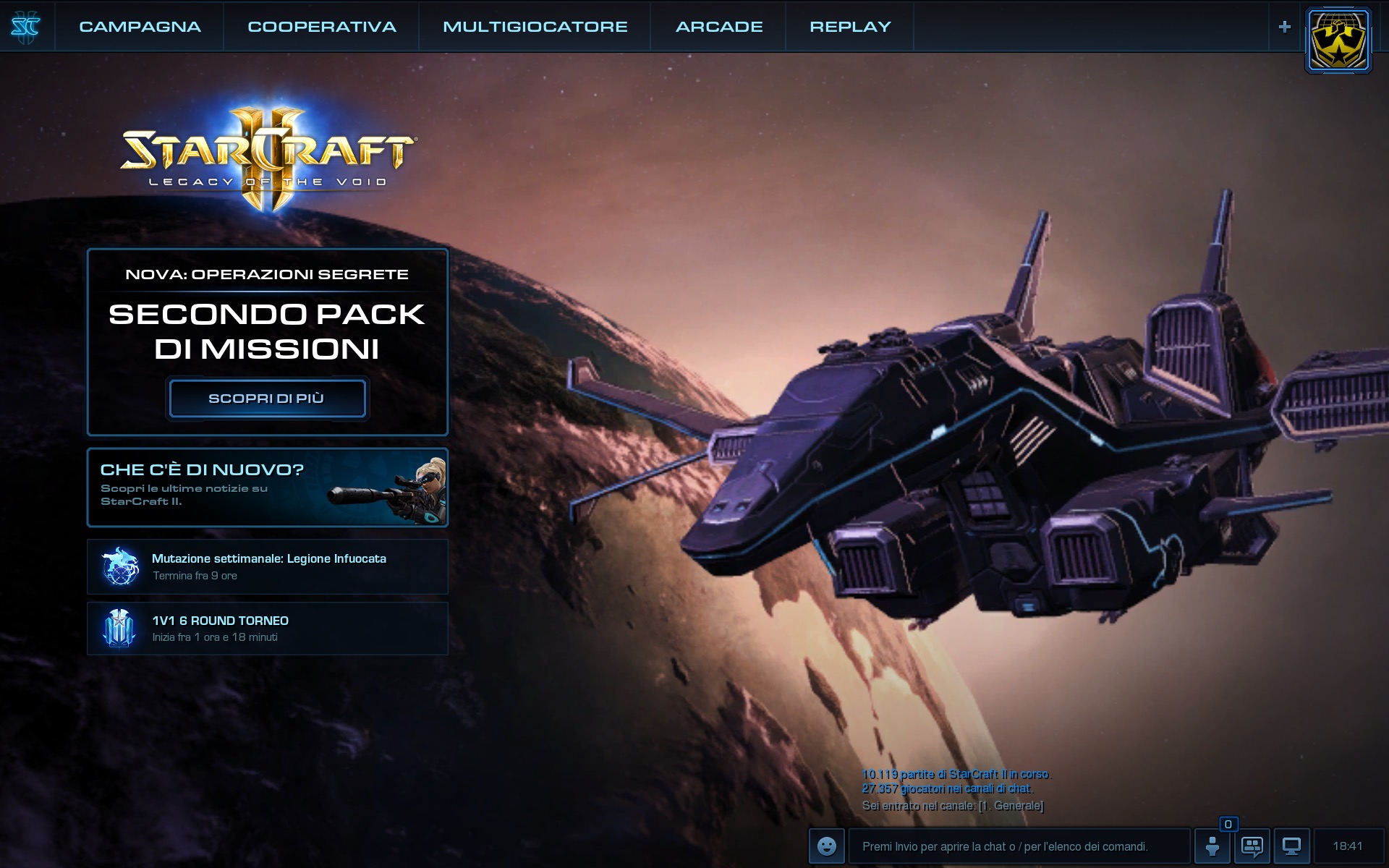Switch to the Cooperativa tab
Image resolution: width=1389 pixels, height=868 pixels.
pos(322,27)
